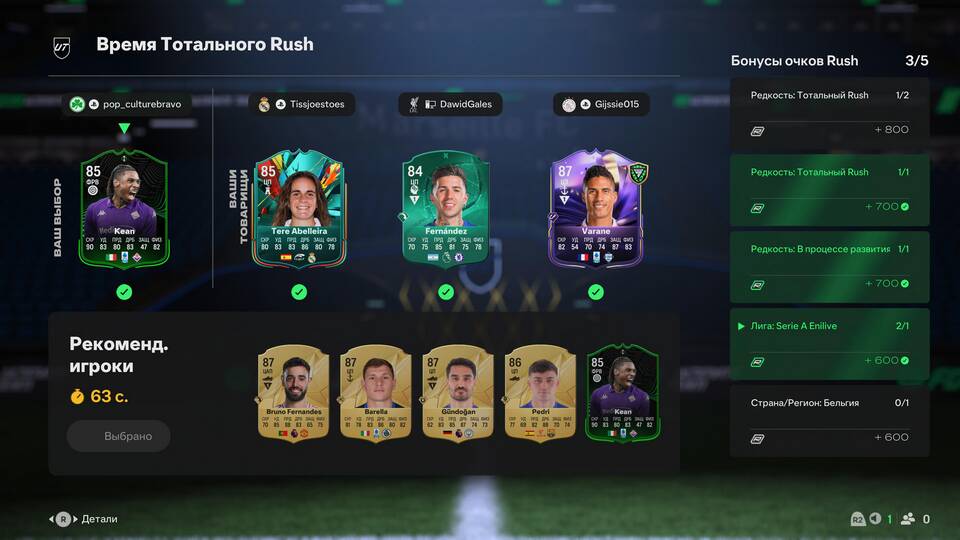
Task: Select the Страна/Регион: Бельгия bonus row
Action: tap(830, 420)
